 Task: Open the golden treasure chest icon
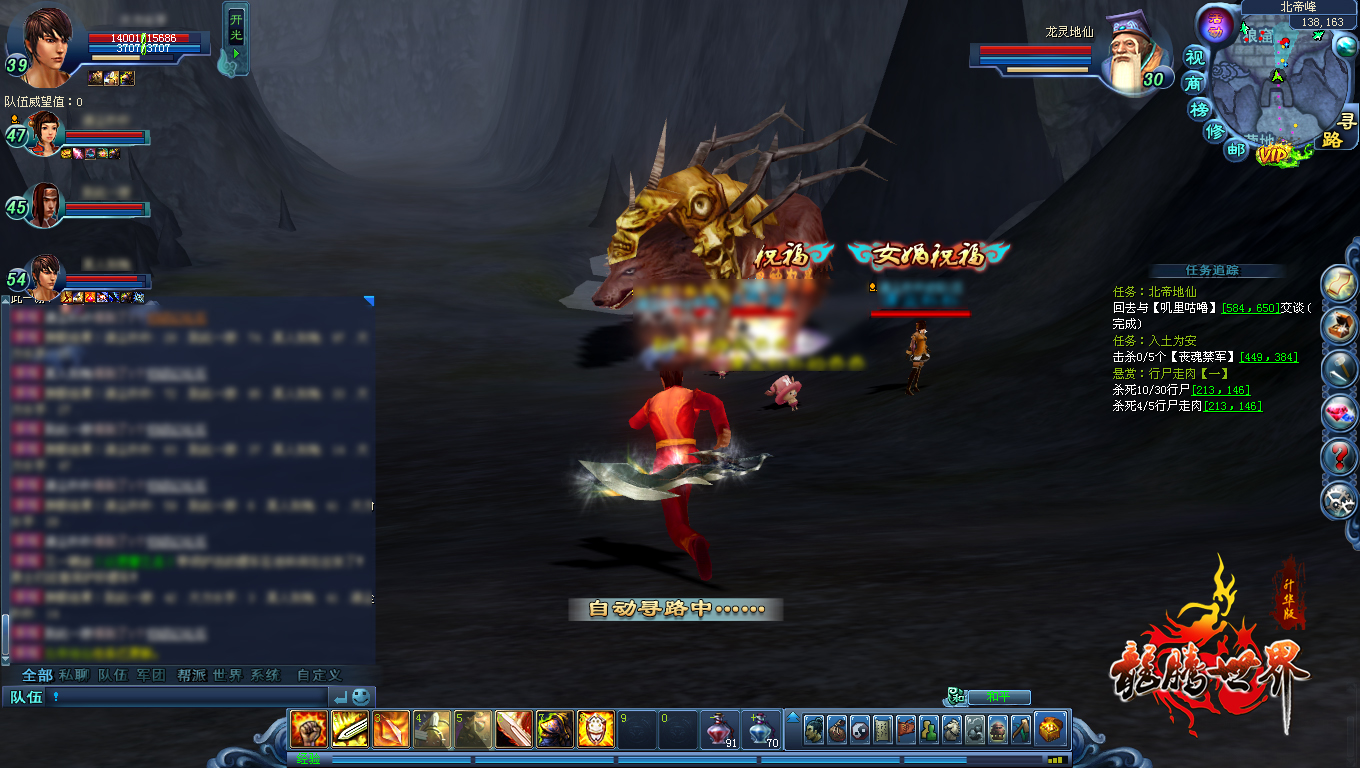point(1050,730)
